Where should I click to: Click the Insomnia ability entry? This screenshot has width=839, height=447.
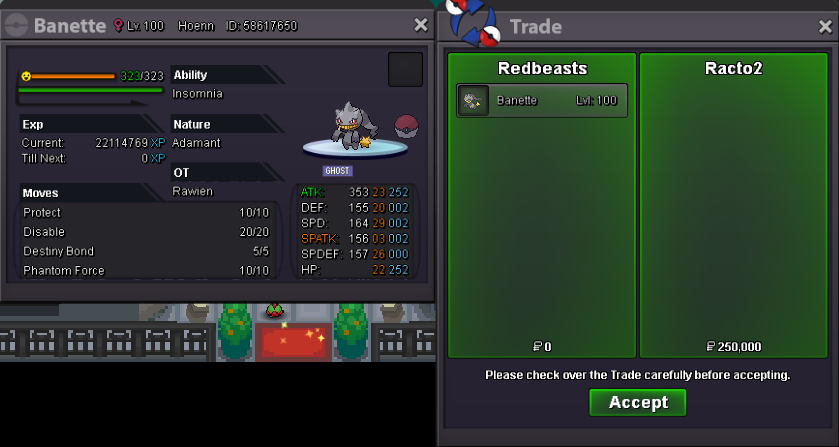coord(198,94)
